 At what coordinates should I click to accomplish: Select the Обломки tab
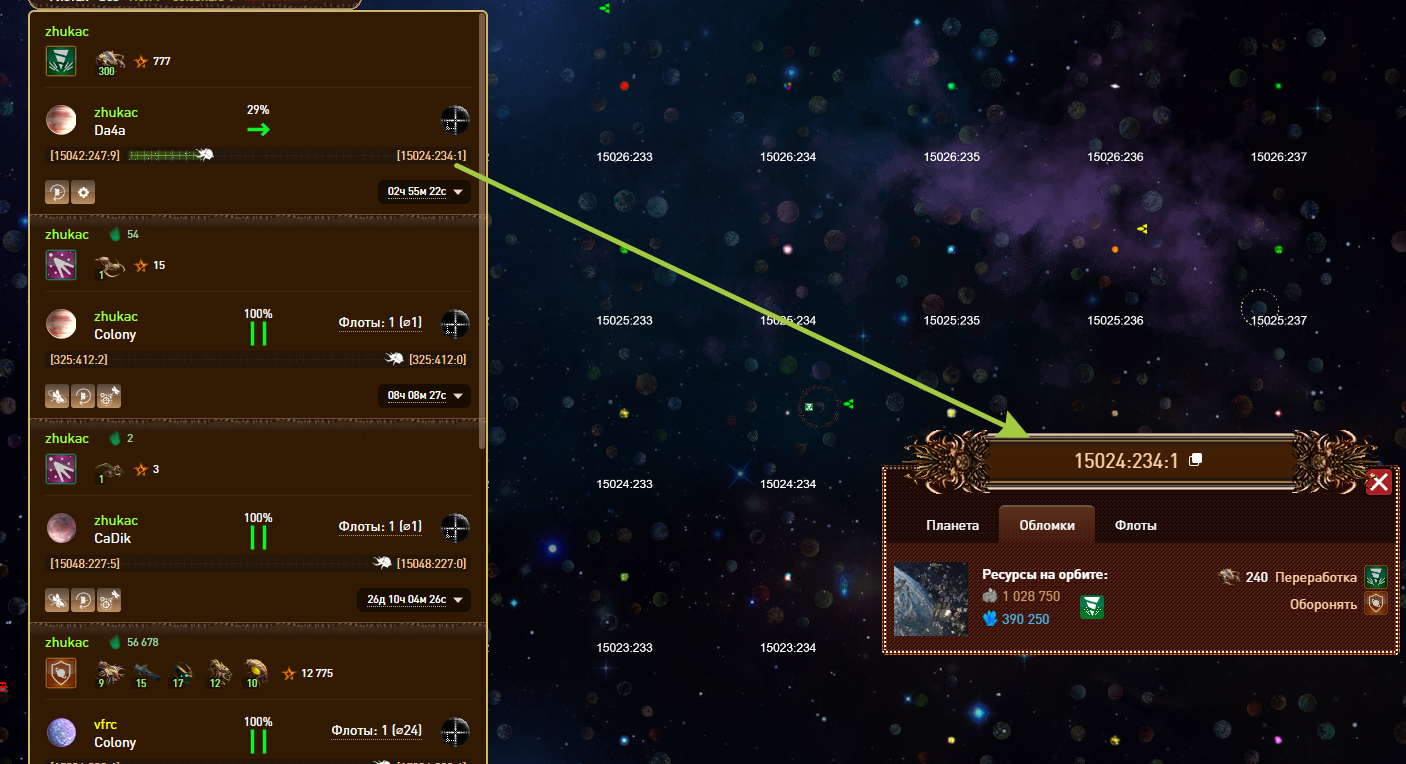click(1046, 525)
